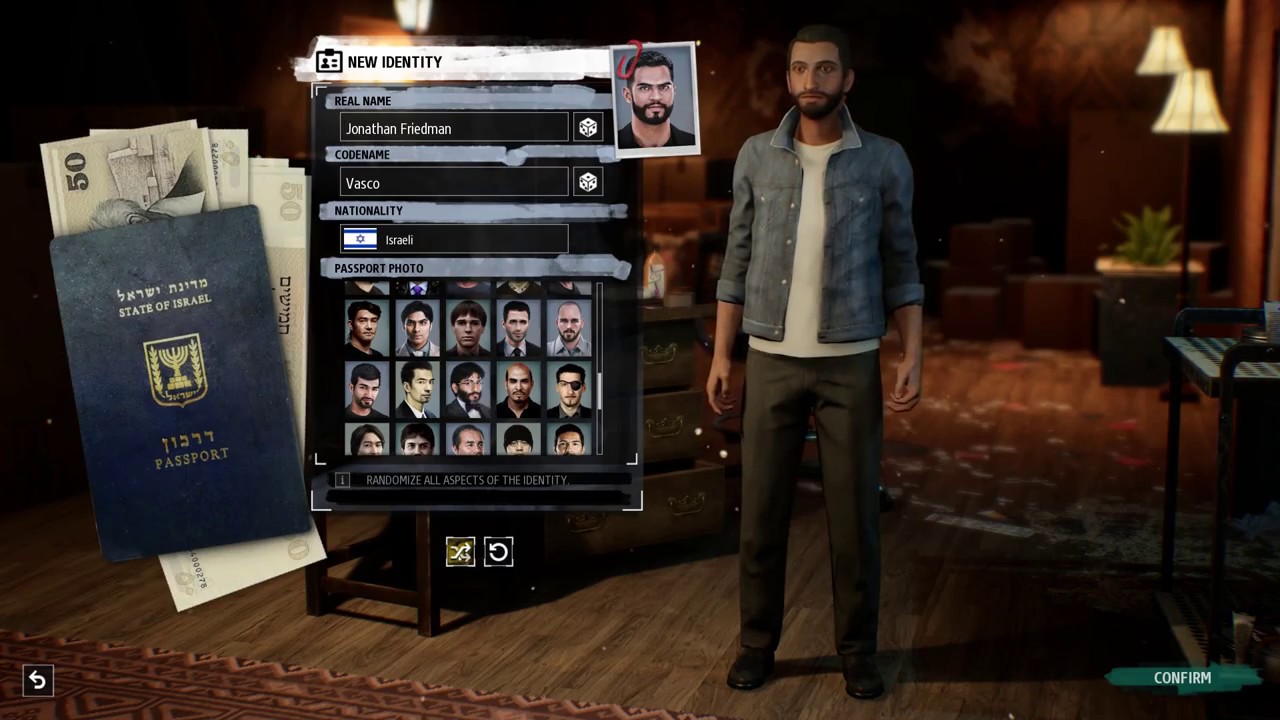Confirm the new identity
The height and width of the screenshot is (720, 1280).
[x=1182, y=678]
